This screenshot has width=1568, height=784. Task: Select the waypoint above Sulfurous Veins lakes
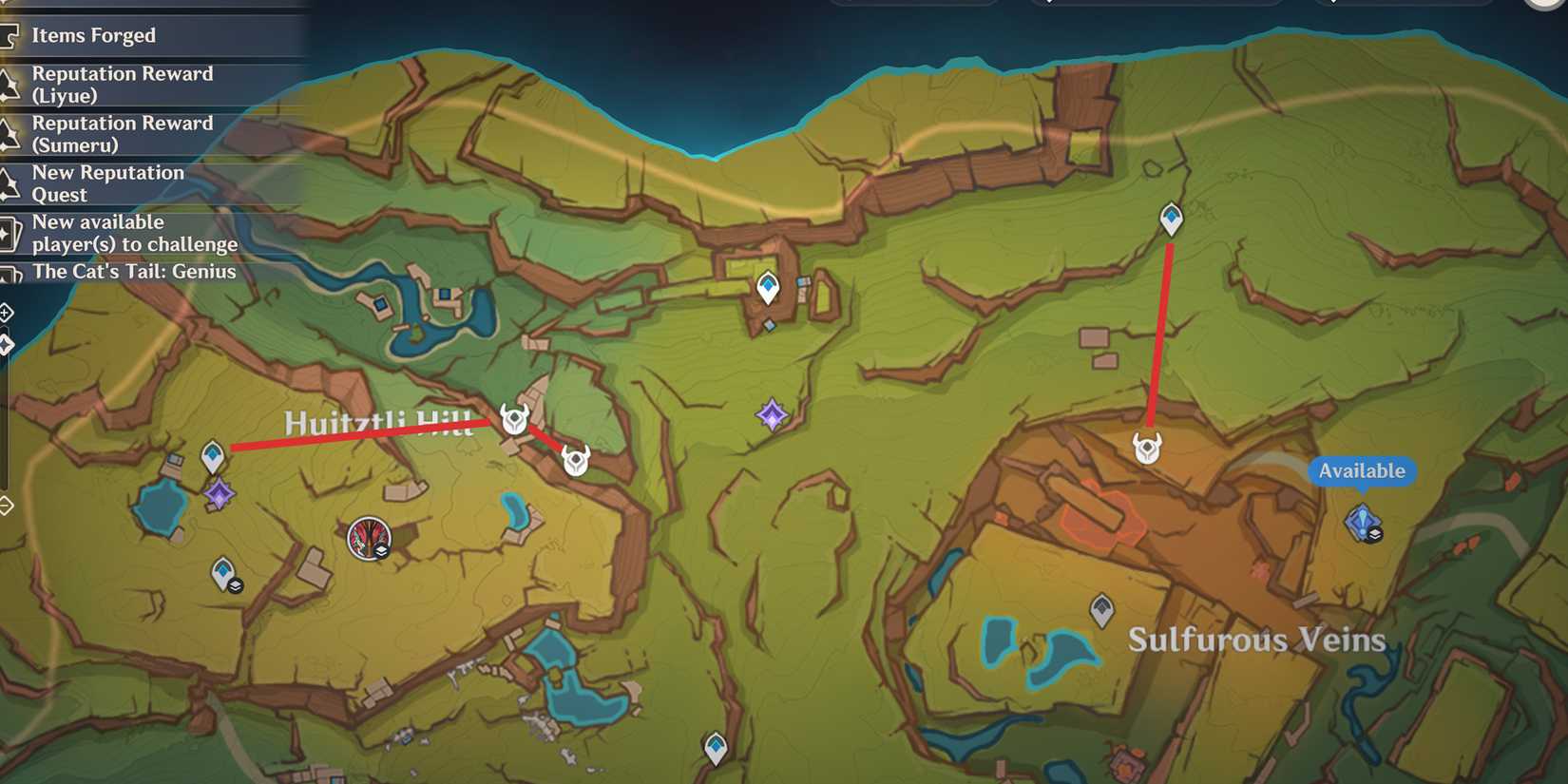click(1102, 611)
